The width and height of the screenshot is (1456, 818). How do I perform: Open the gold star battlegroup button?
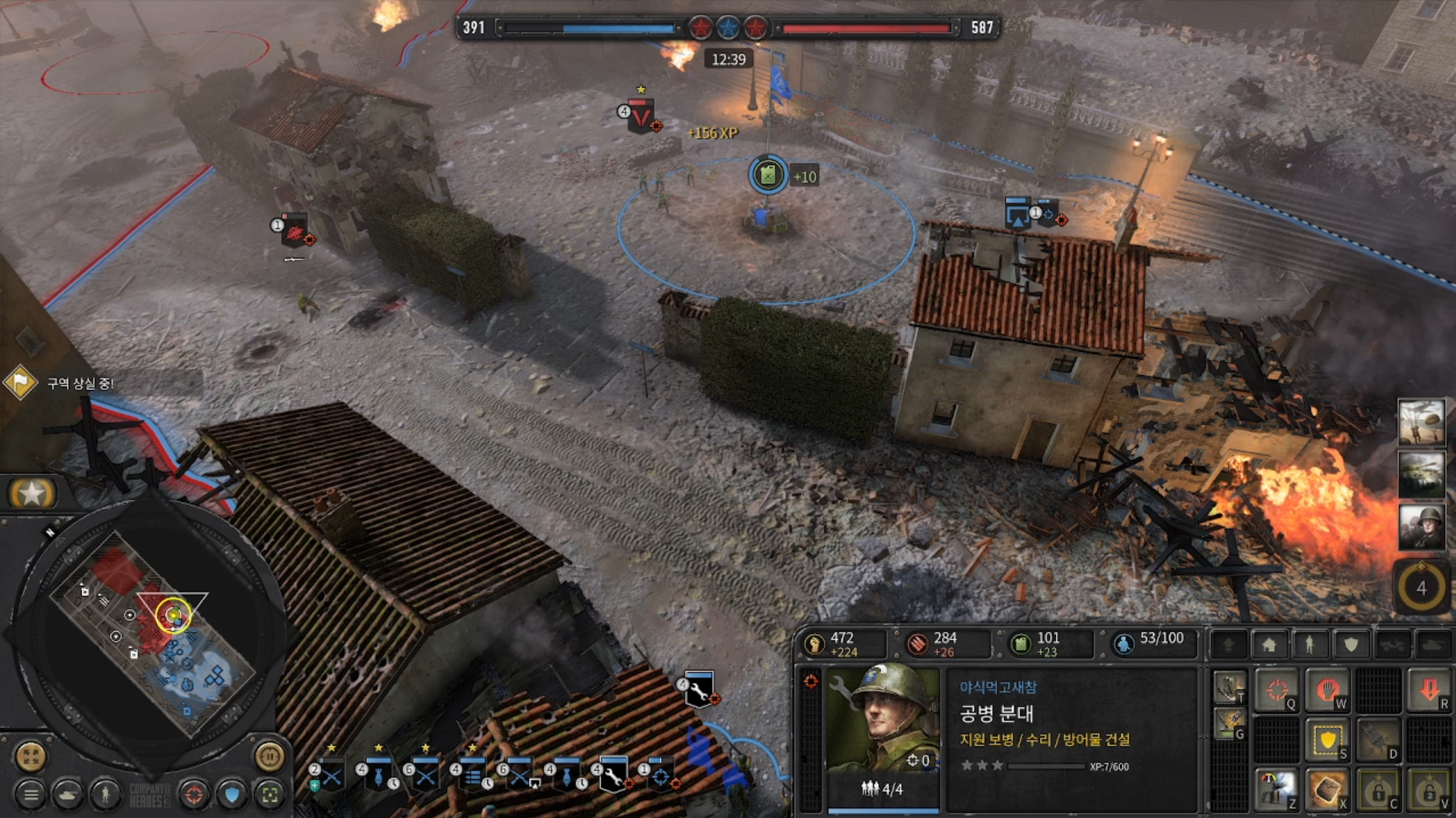(x=32, y=494)
